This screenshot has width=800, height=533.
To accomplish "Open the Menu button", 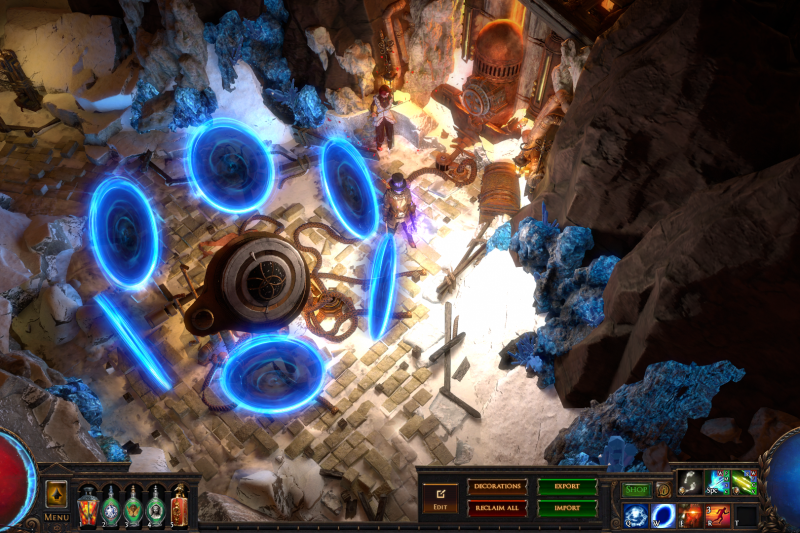I will (57, 518).
